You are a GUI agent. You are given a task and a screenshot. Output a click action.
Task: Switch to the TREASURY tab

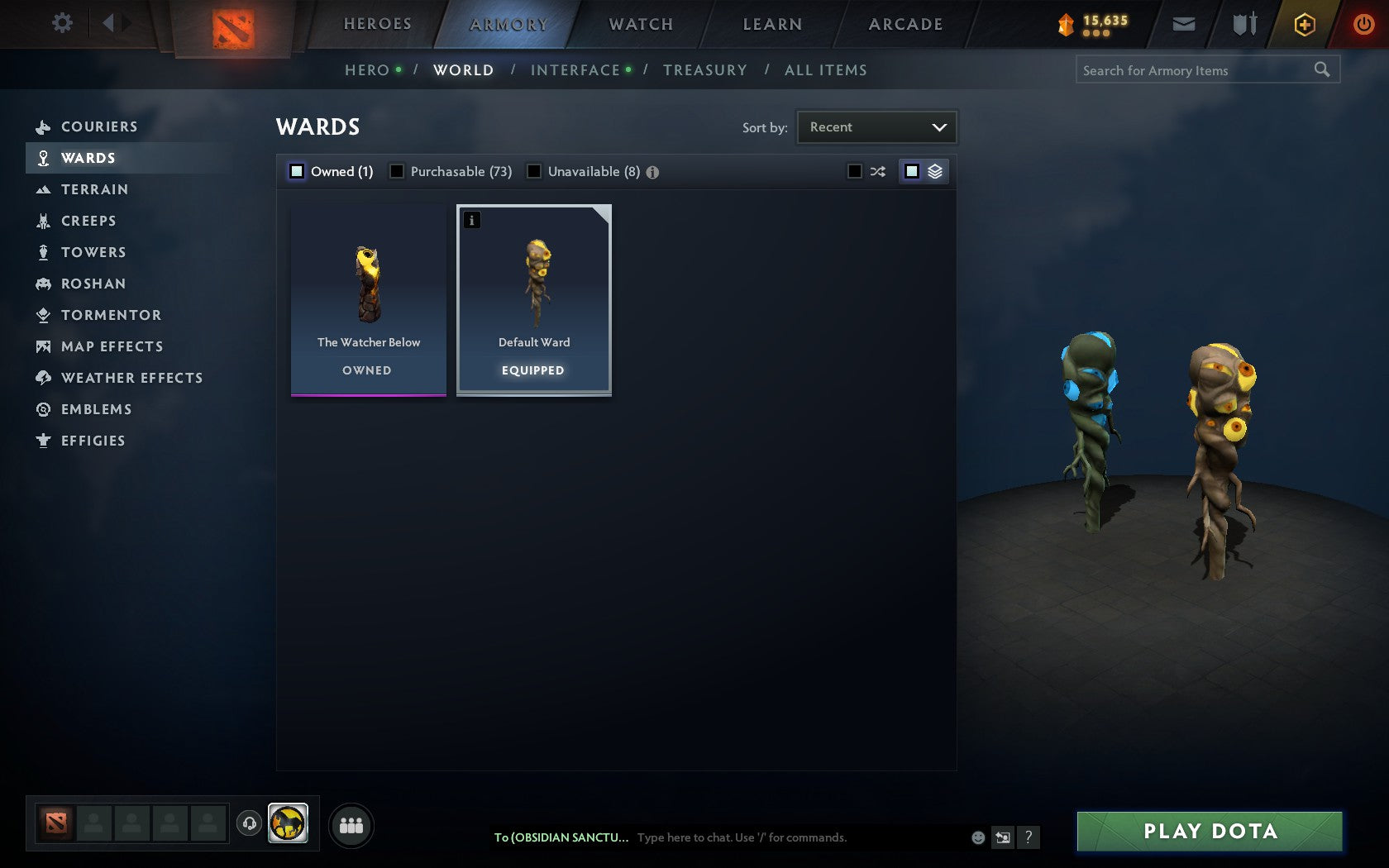click(705, 70)
